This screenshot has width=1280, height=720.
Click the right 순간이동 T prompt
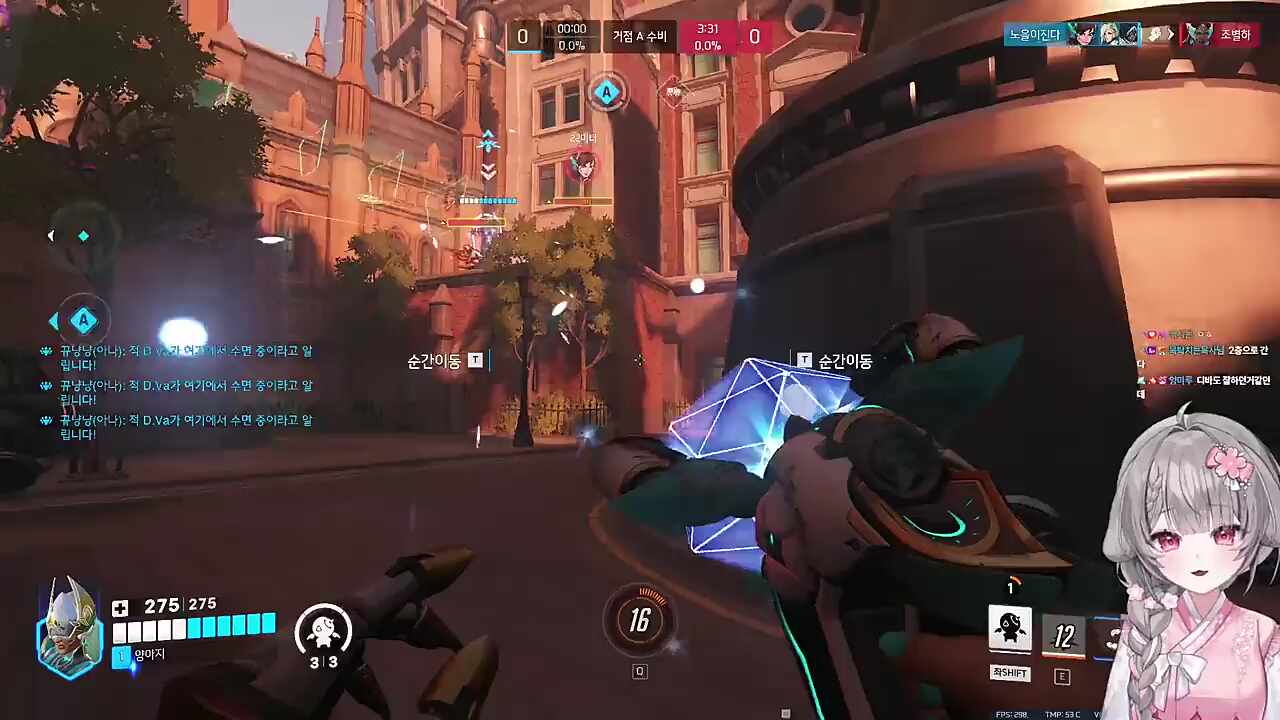[833, 360]
